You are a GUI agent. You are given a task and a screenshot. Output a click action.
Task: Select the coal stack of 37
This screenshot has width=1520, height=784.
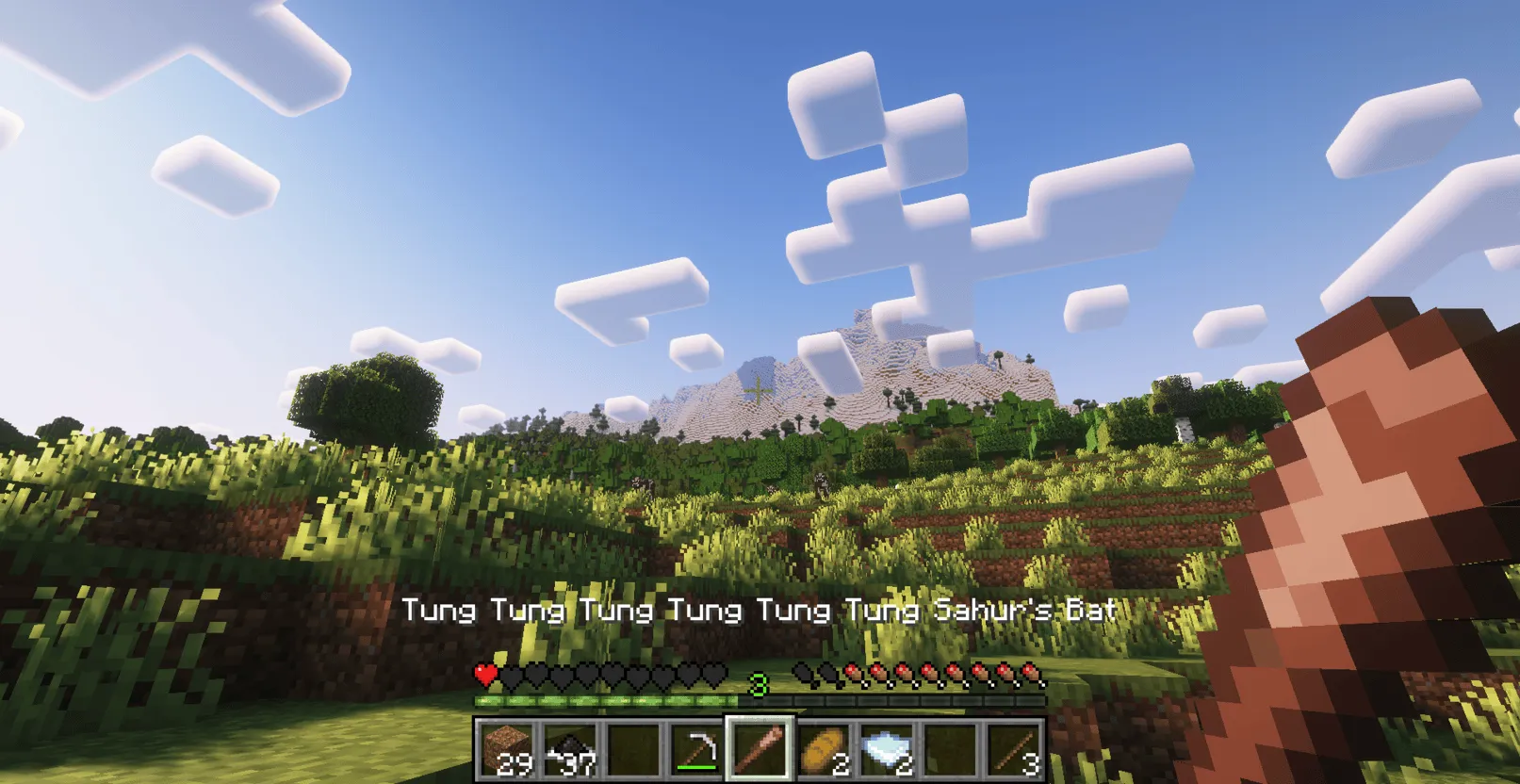(571, 749)
